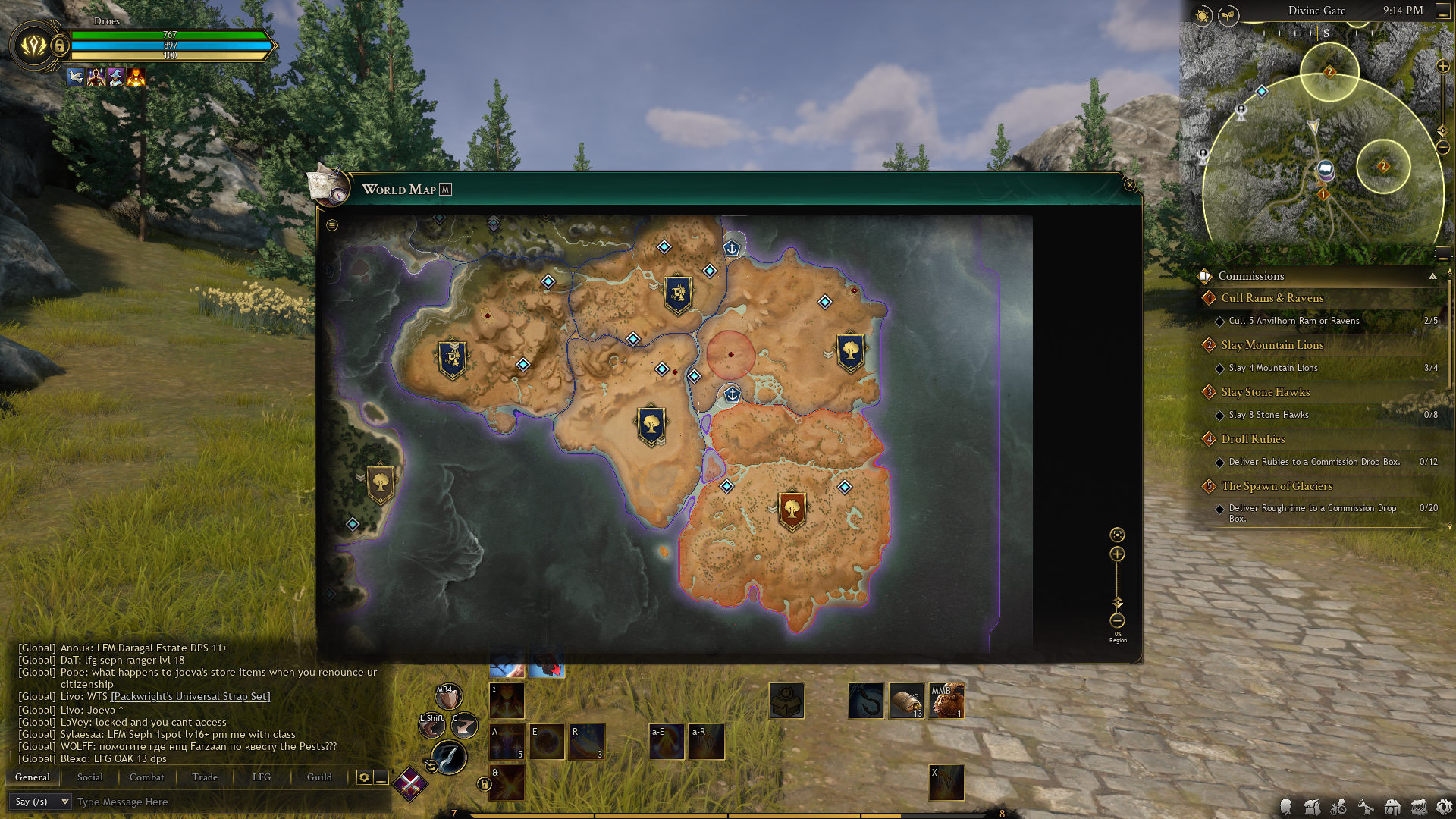Image resolution: width=1456 pixels, height=819 pixels.
Task: Focus the chat message input field
Action: [227, 802]
